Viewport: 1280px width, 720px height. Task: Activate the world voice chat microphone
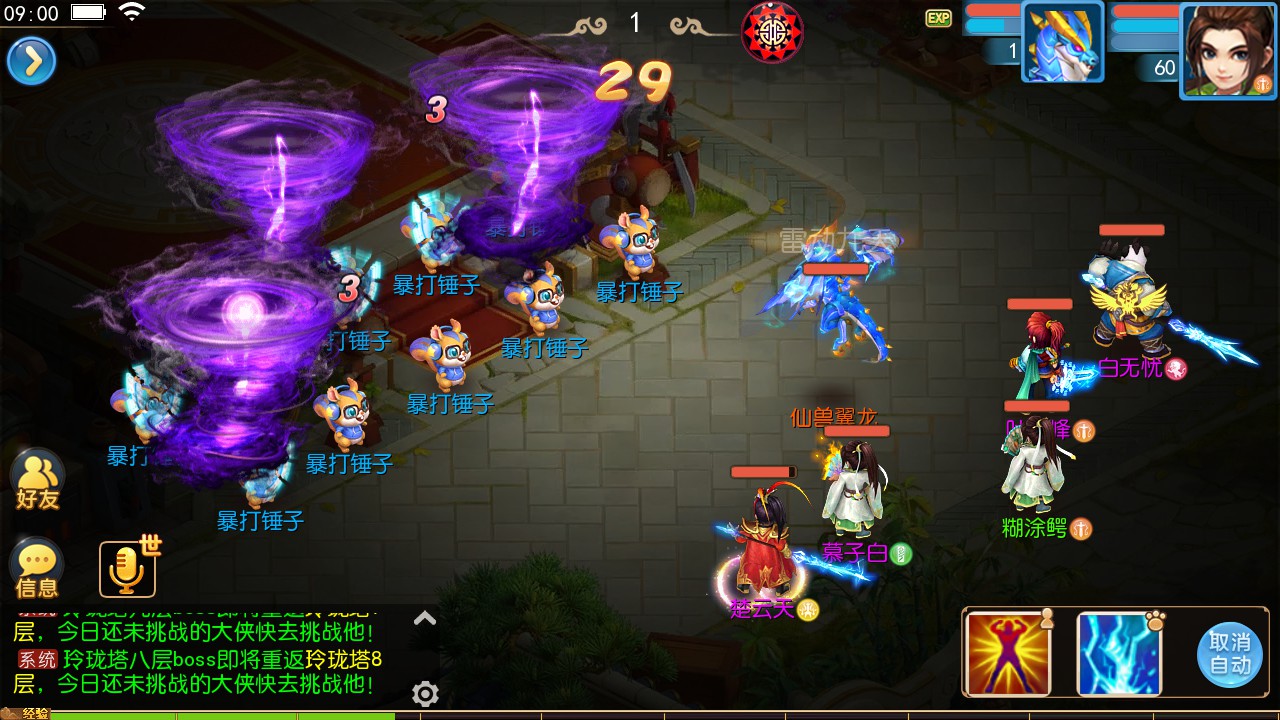click(x=127, y=570)
